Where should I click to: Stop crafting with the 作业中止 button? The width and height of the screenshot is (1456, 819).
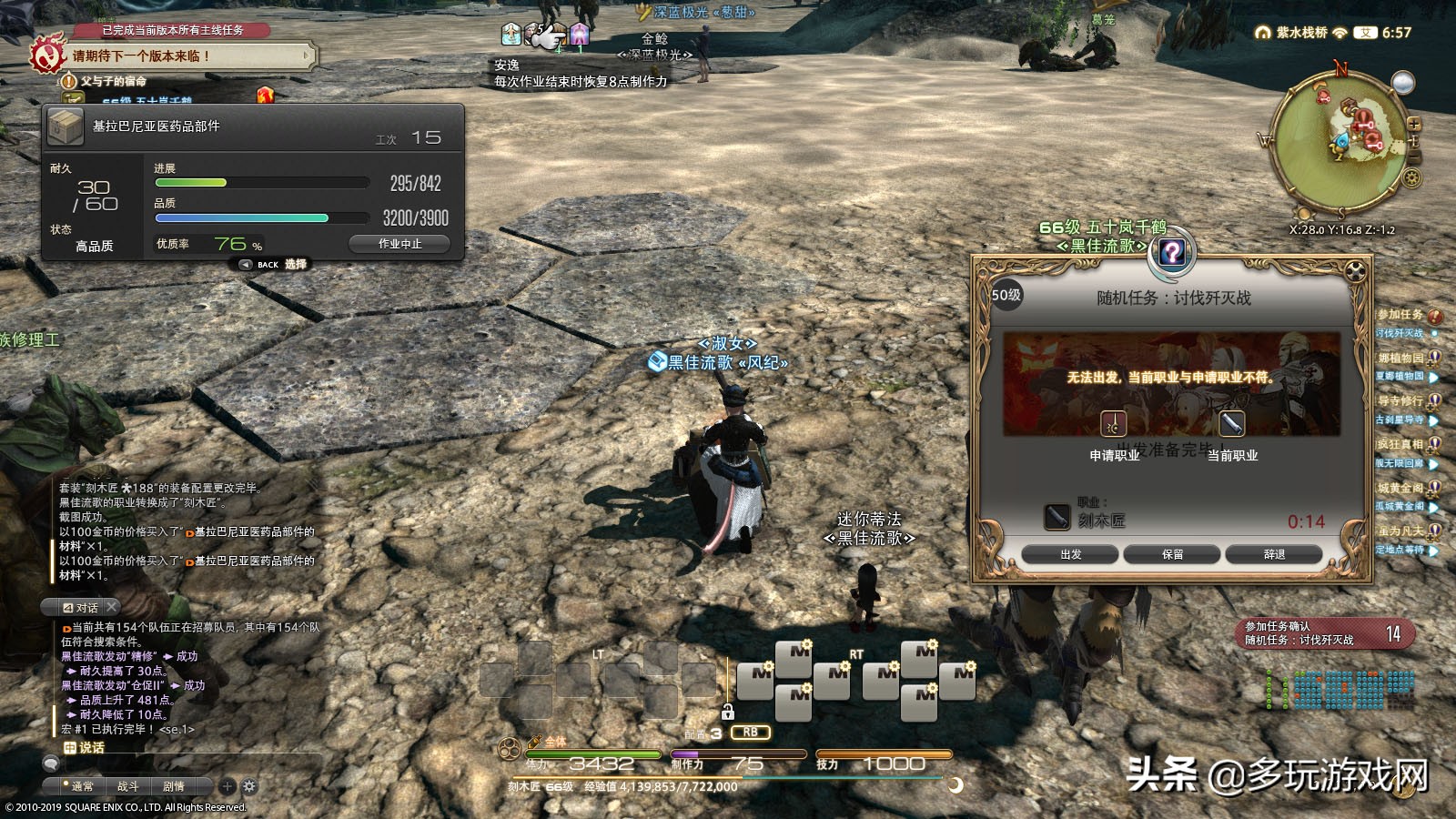coord(399,244)
